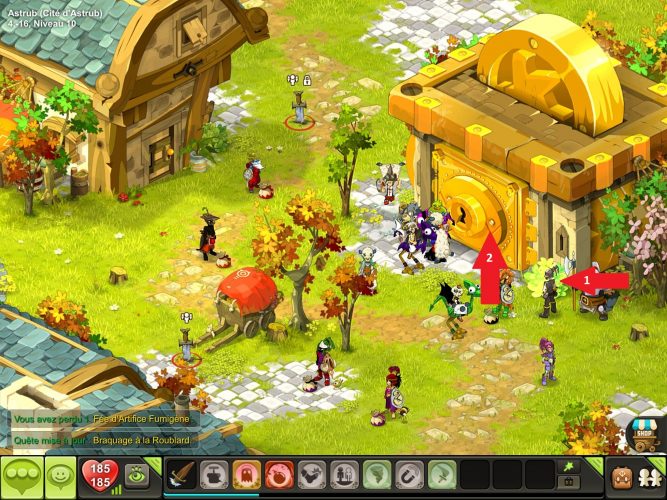667x500 pixels.
Task: Use the pink ghost spell
Action: [246, 474]
